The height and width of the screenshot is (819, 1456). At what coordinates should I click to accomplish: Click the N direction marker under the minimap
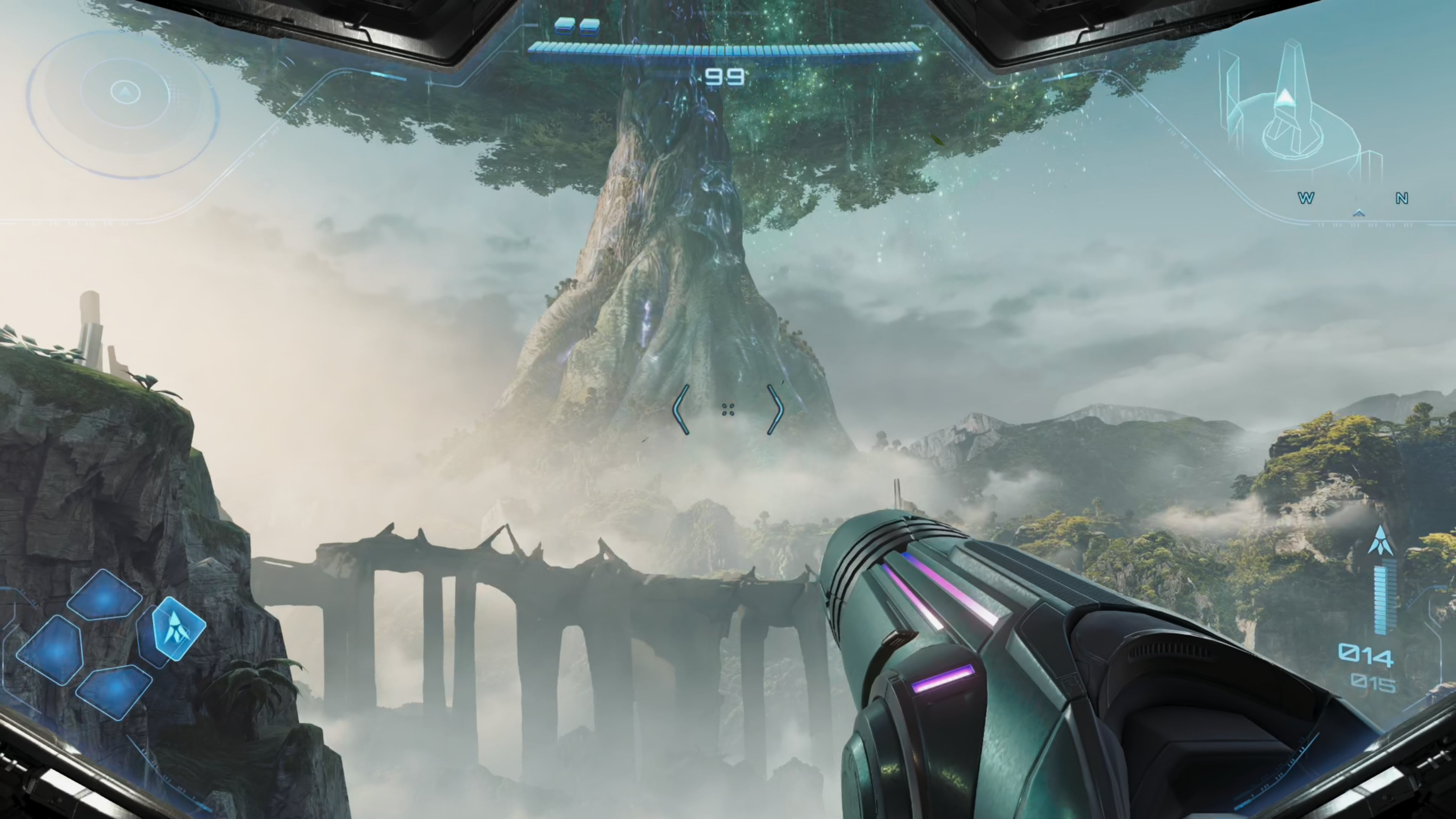point(1403,199)
